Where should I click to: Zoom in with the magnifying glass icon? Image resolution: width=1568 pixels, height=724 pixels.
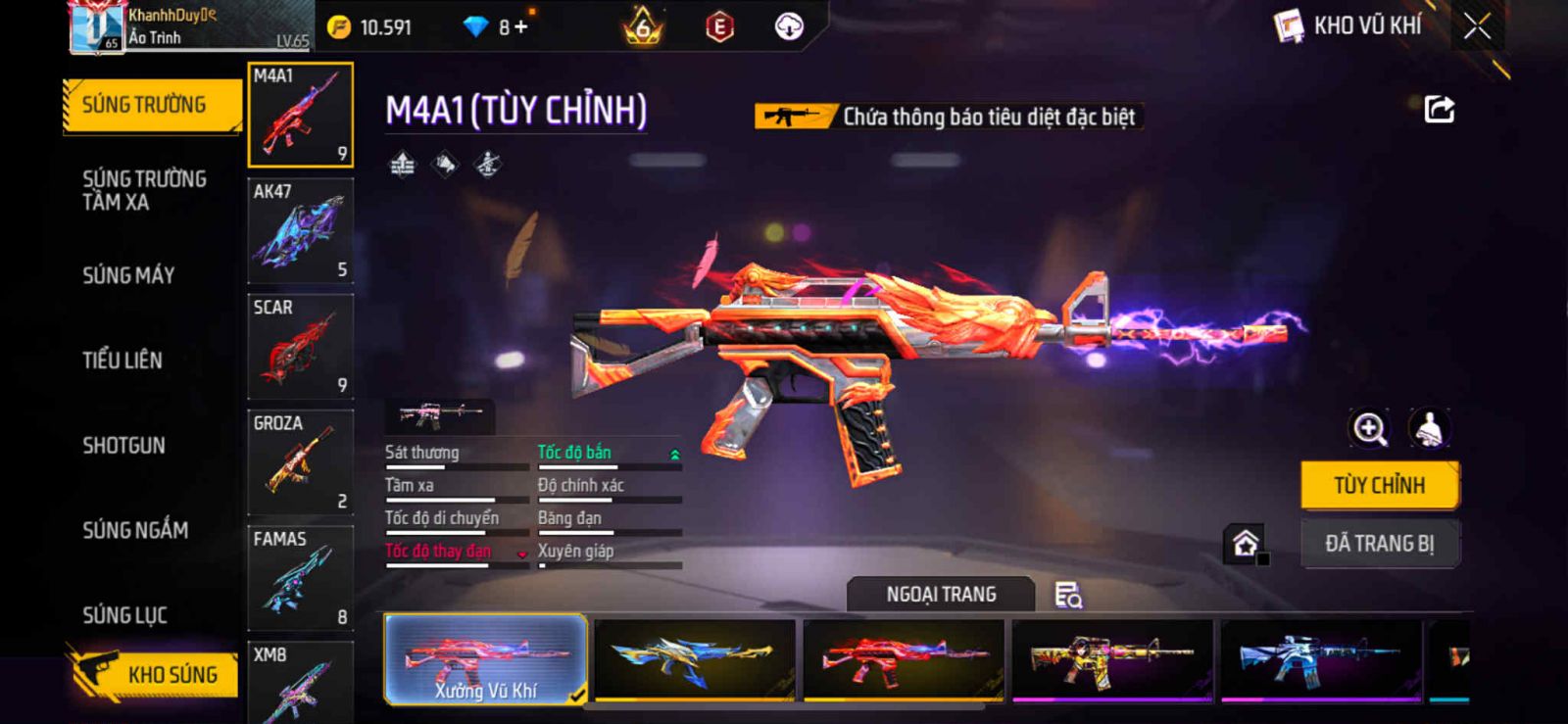[1369, 428]
